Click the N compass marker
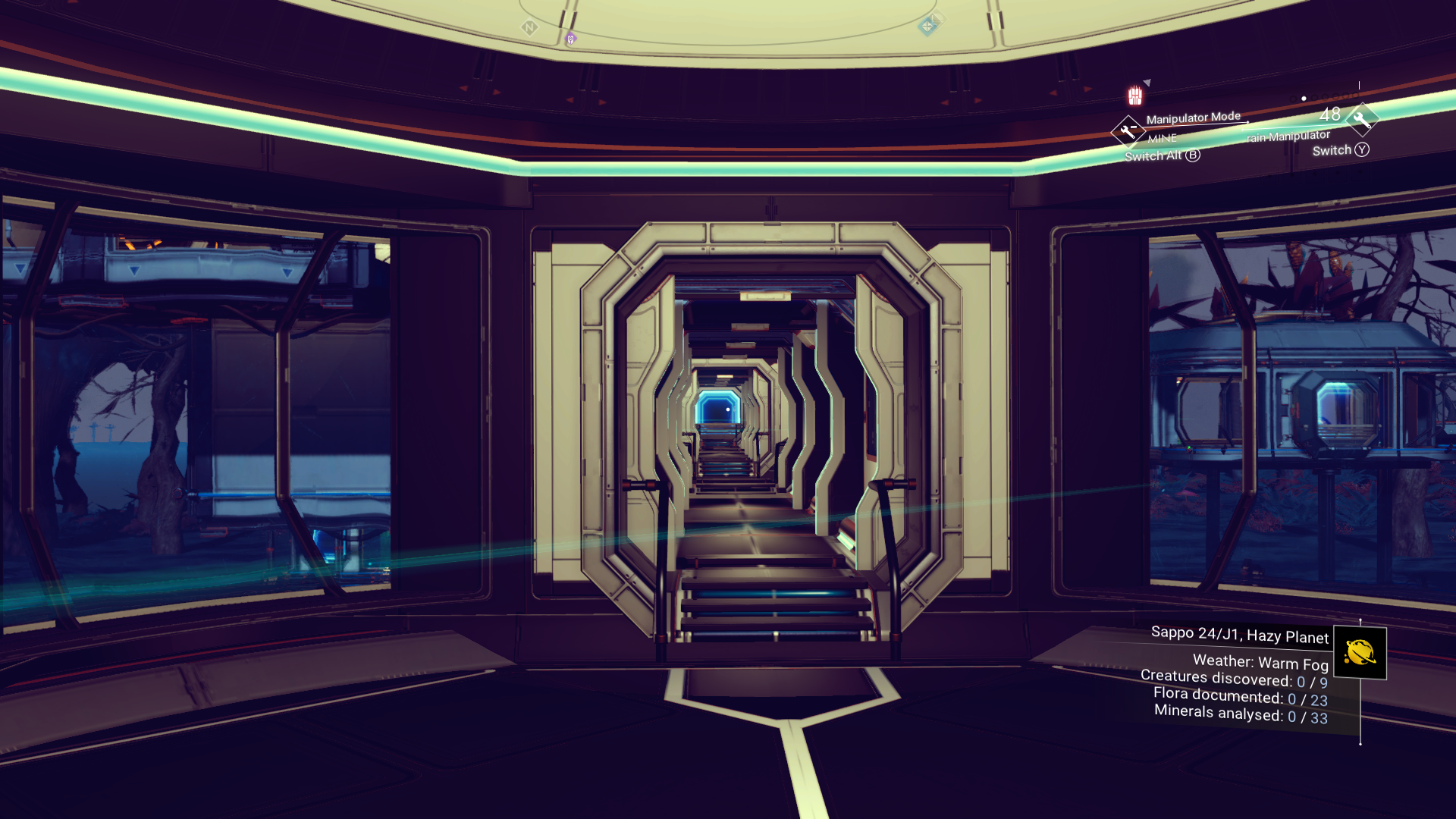 pos(529,27)
